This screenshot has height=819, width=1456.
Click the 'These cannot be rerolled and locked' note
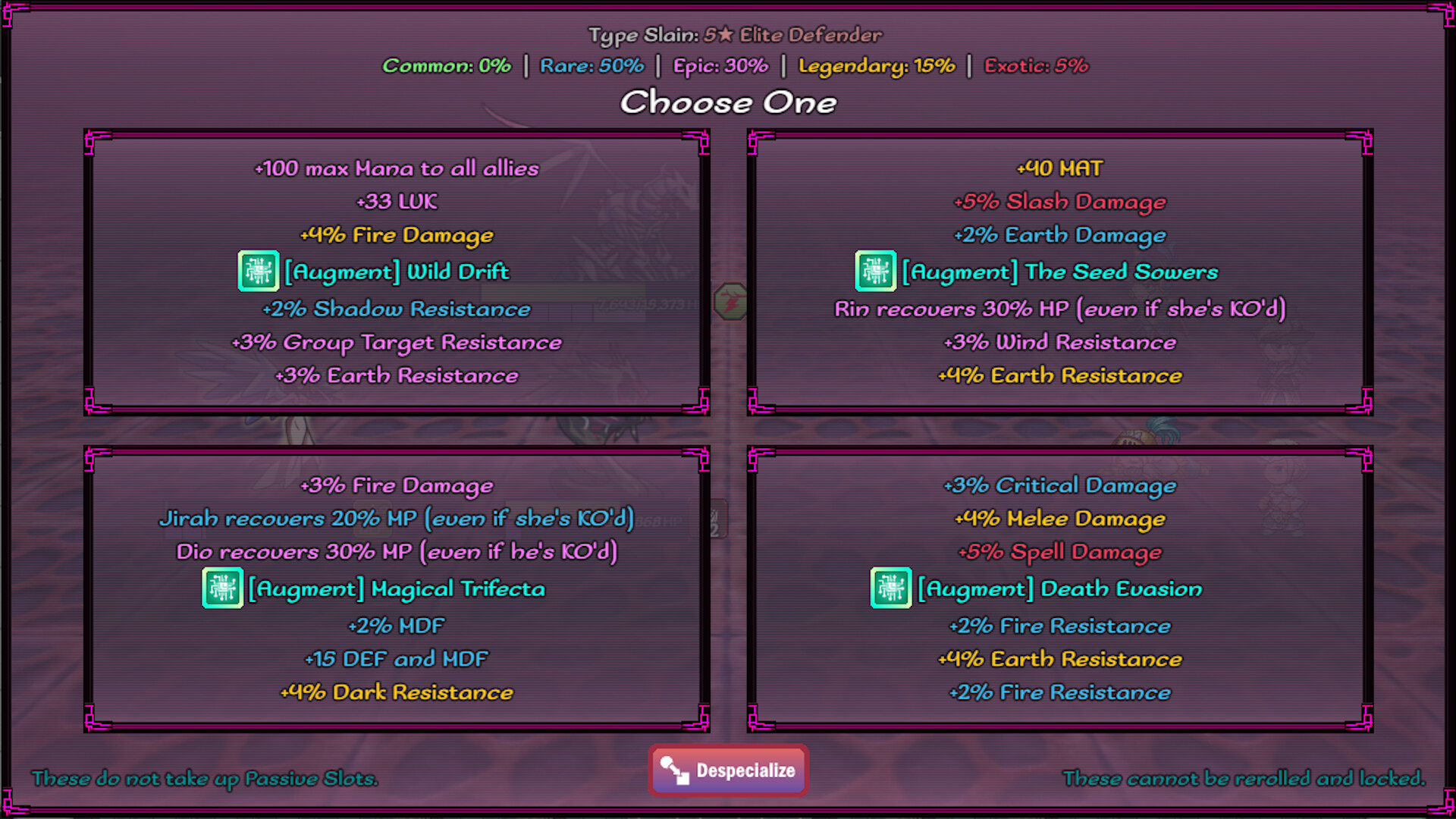pos(1244,779)
